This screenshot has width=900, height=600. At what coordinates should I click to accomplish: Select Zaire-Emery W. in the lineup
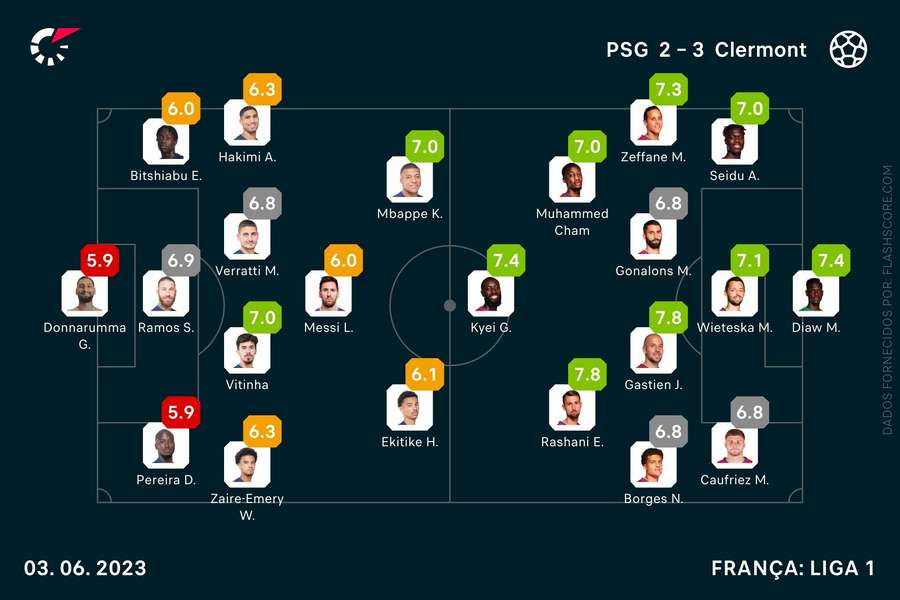coord(247,464)
